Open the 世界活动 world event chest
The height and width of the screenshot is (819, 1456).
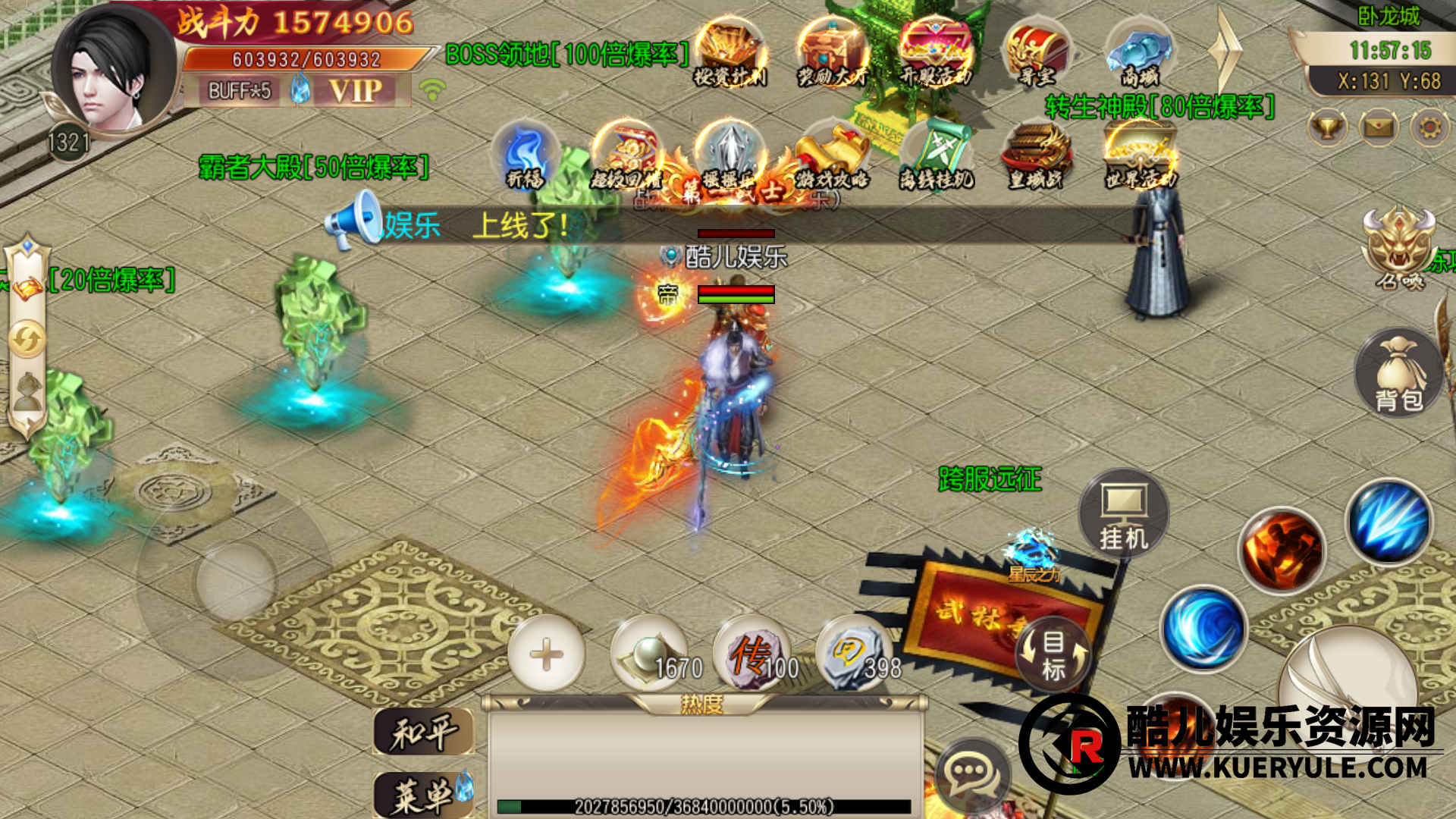click(x=1139, y=155)
